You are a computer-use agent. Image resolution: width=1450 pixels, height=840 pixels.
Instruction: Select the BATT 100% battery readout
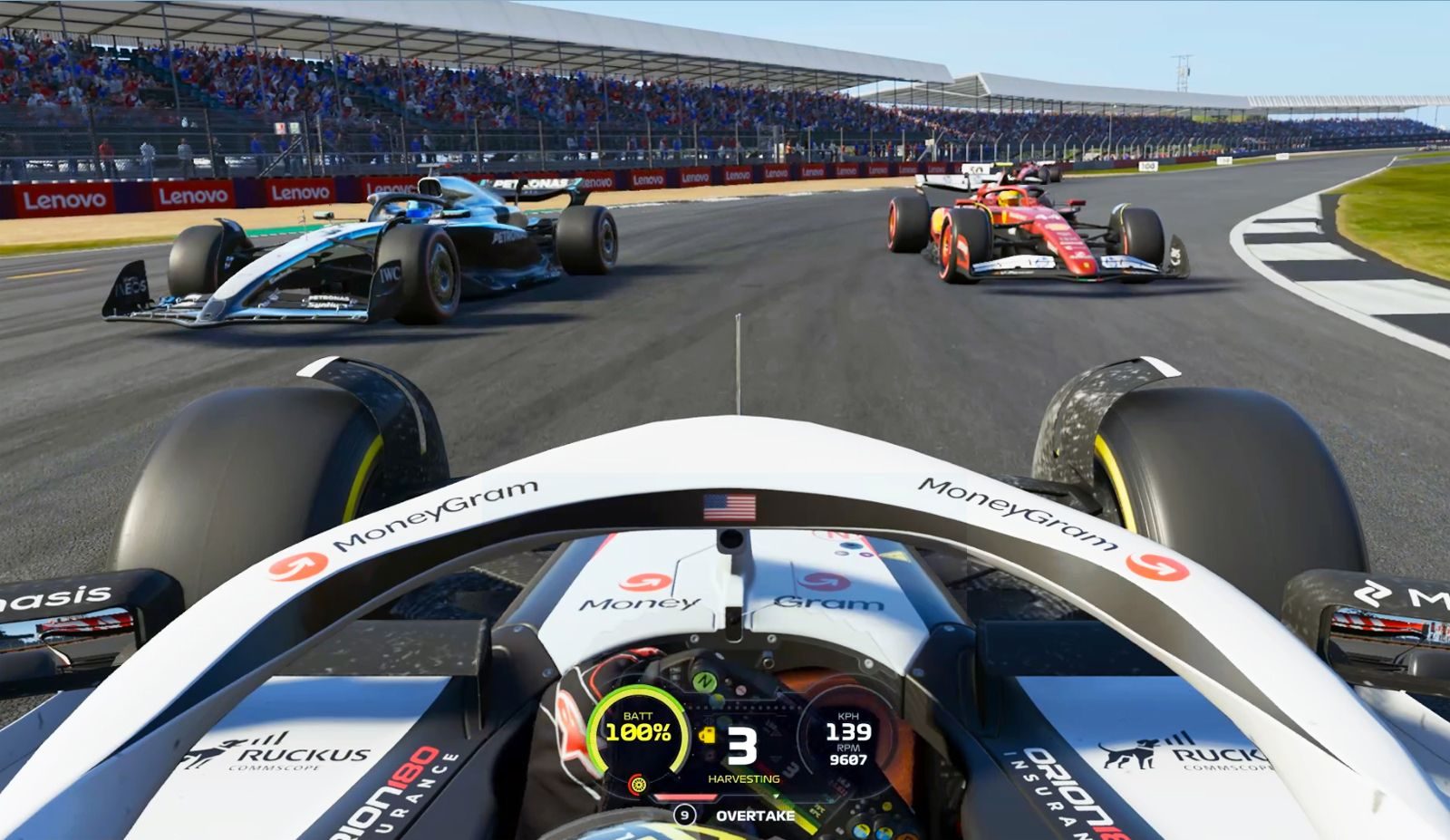pyautogui.click(x=639, y=727)
